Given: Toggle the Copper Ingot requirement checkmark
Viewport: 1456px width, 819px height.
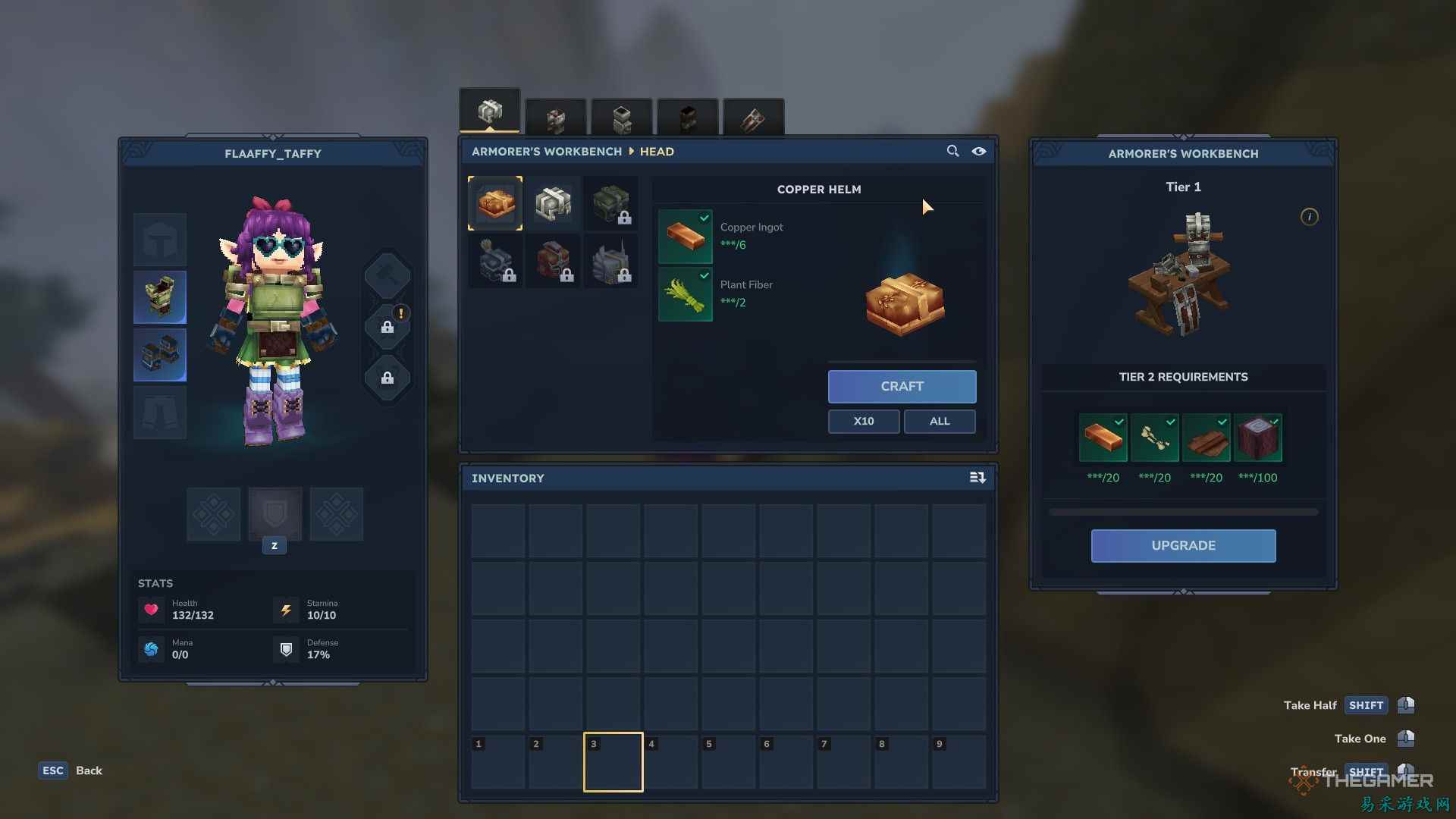Looking at the screenshot, I should (x=704, y=218).
